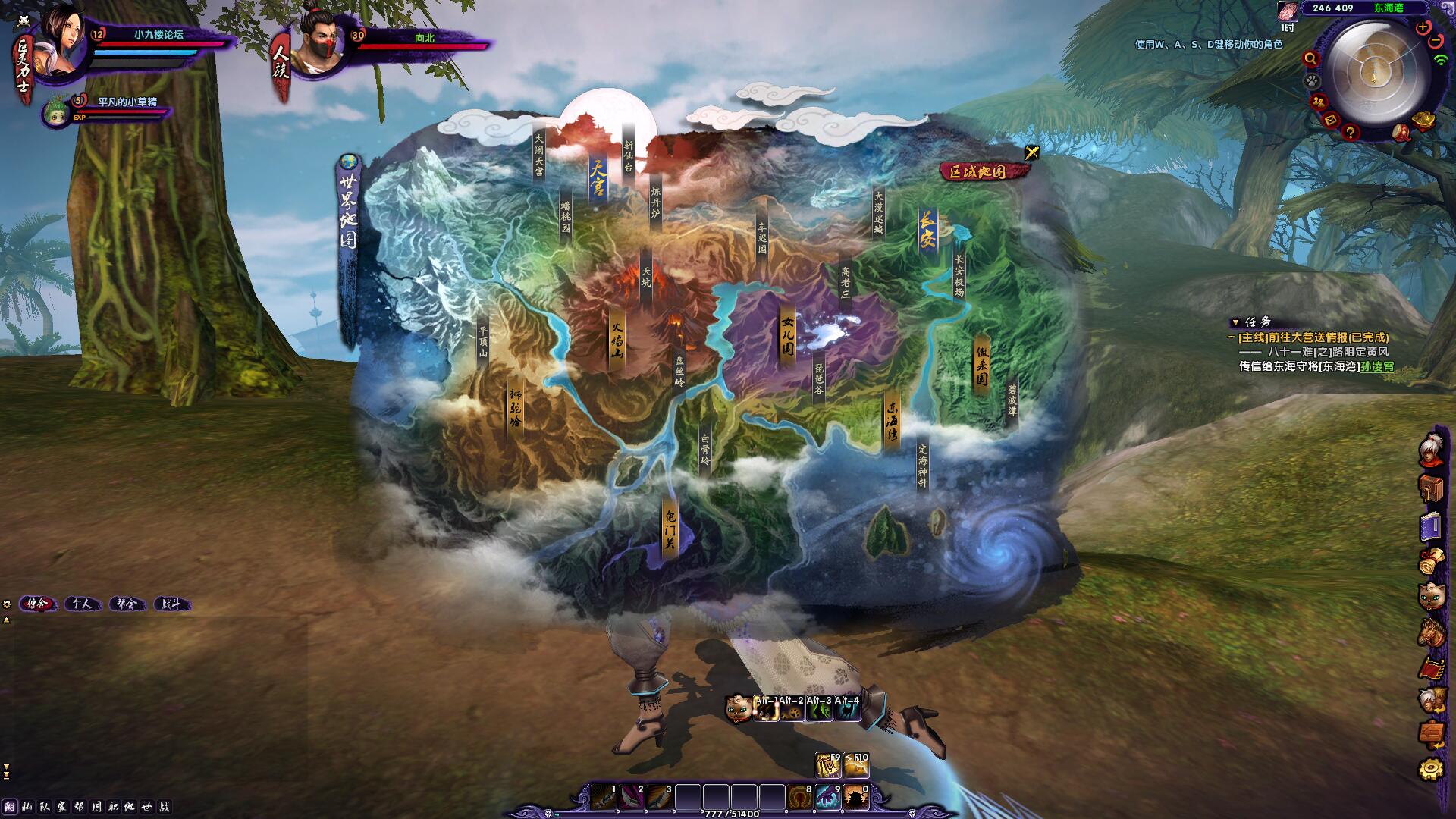The image size is (1456, 819).
Task: Pick 火焰山 on the world map
Action: (617, 340)
